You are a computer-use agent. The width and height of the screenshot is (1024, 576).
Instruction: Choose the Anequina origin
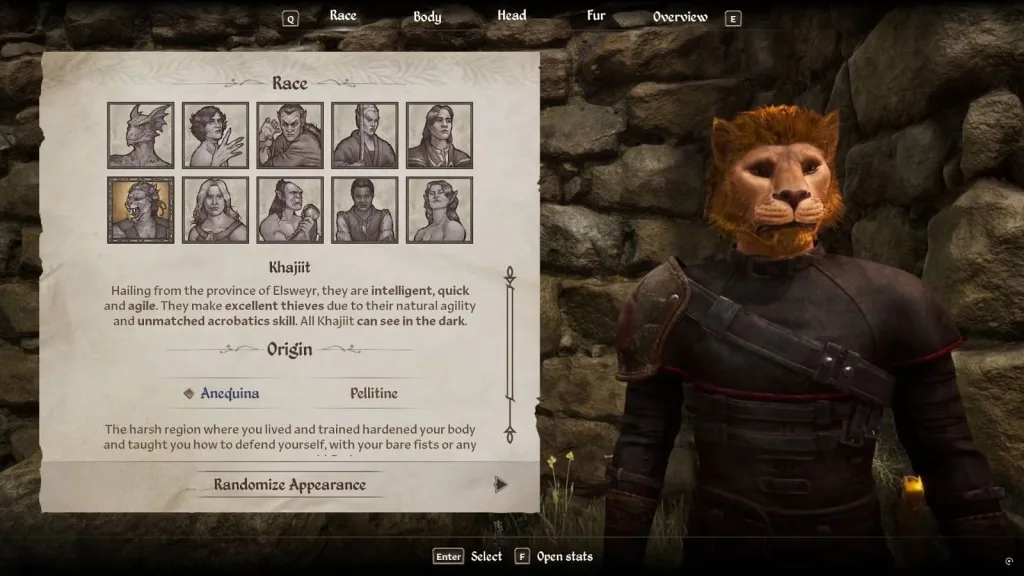click(x=229, y=393)
